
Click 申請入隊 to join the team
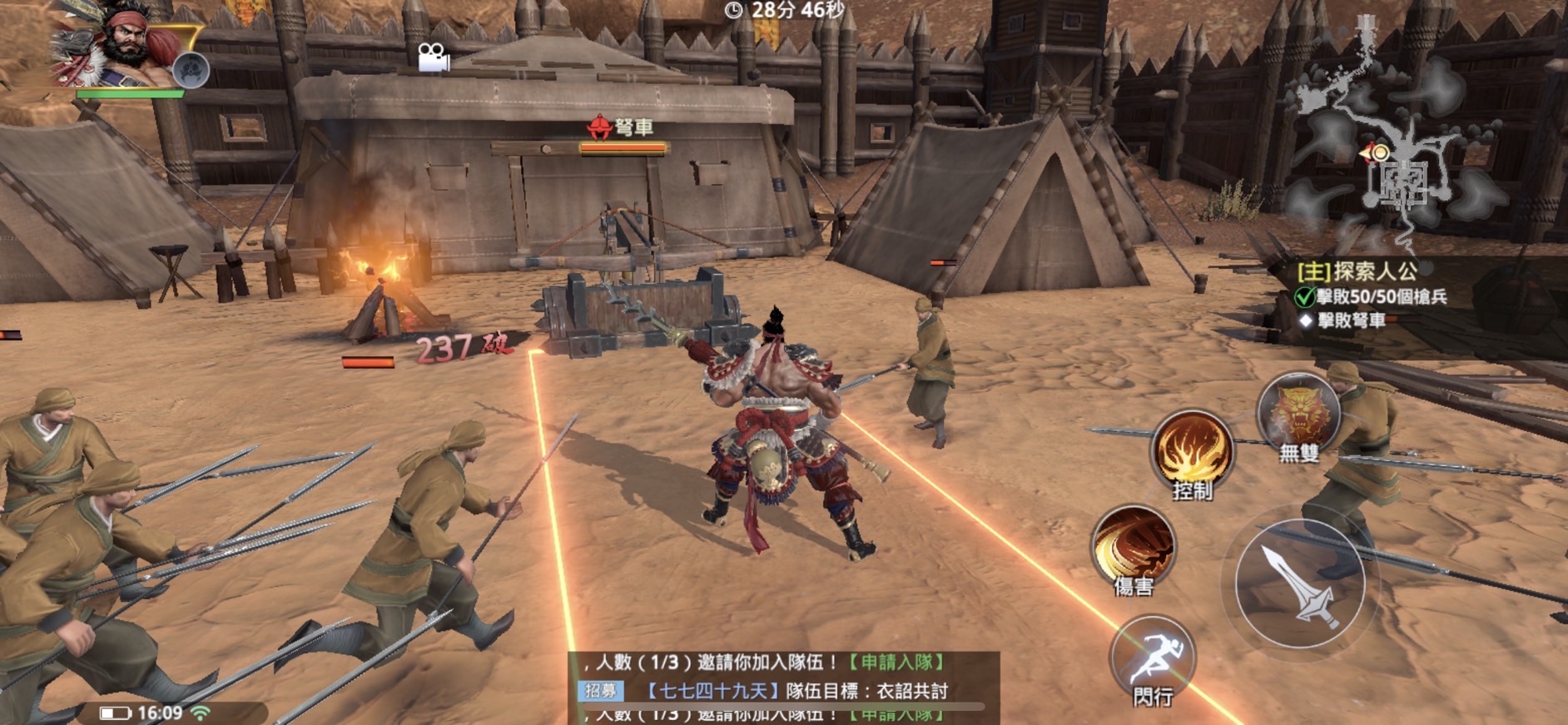[896, 663]
